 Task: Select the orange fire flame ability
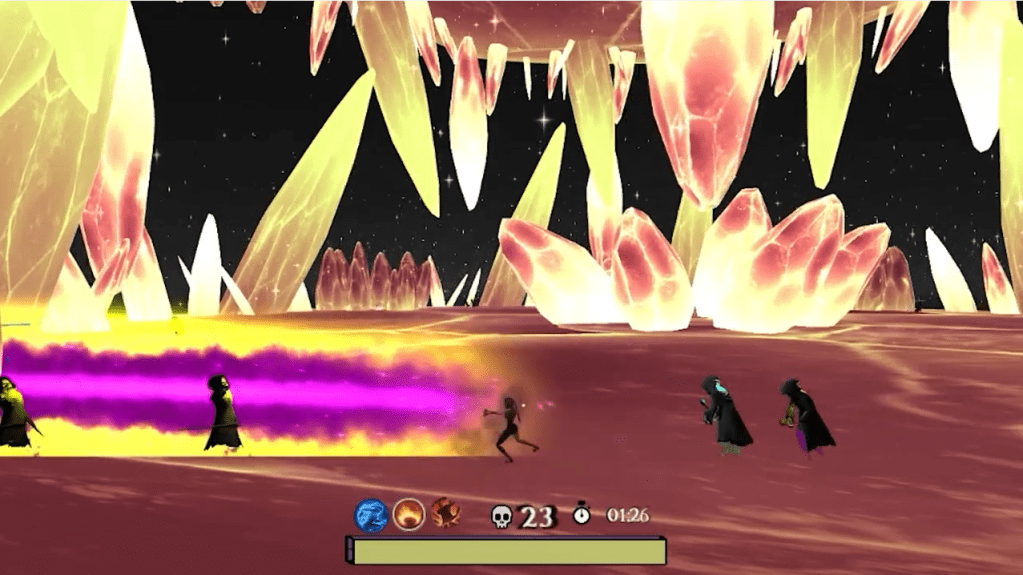pyautogui.click(x=408, y=515)
